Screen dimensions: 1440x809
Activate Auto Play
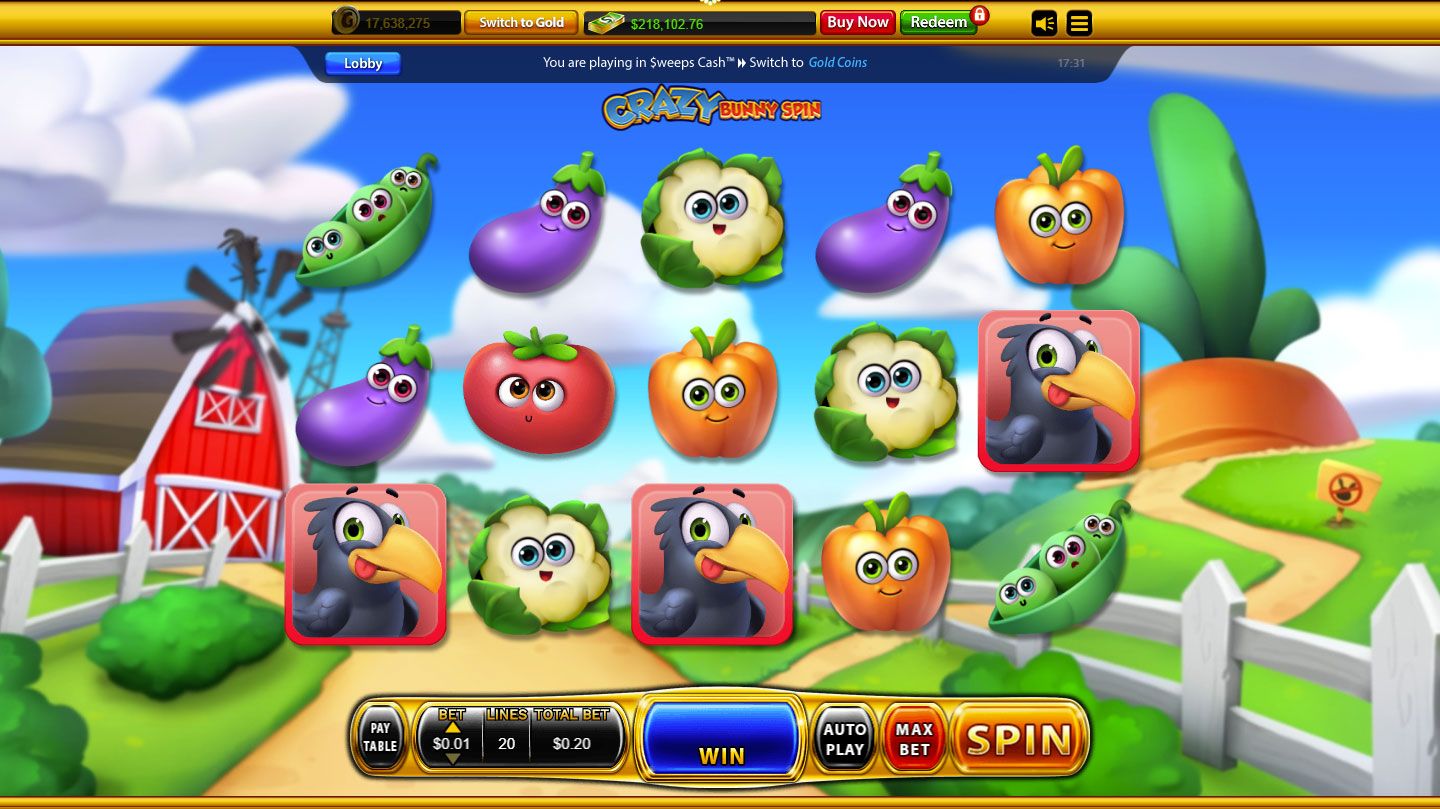click(845, 740)
